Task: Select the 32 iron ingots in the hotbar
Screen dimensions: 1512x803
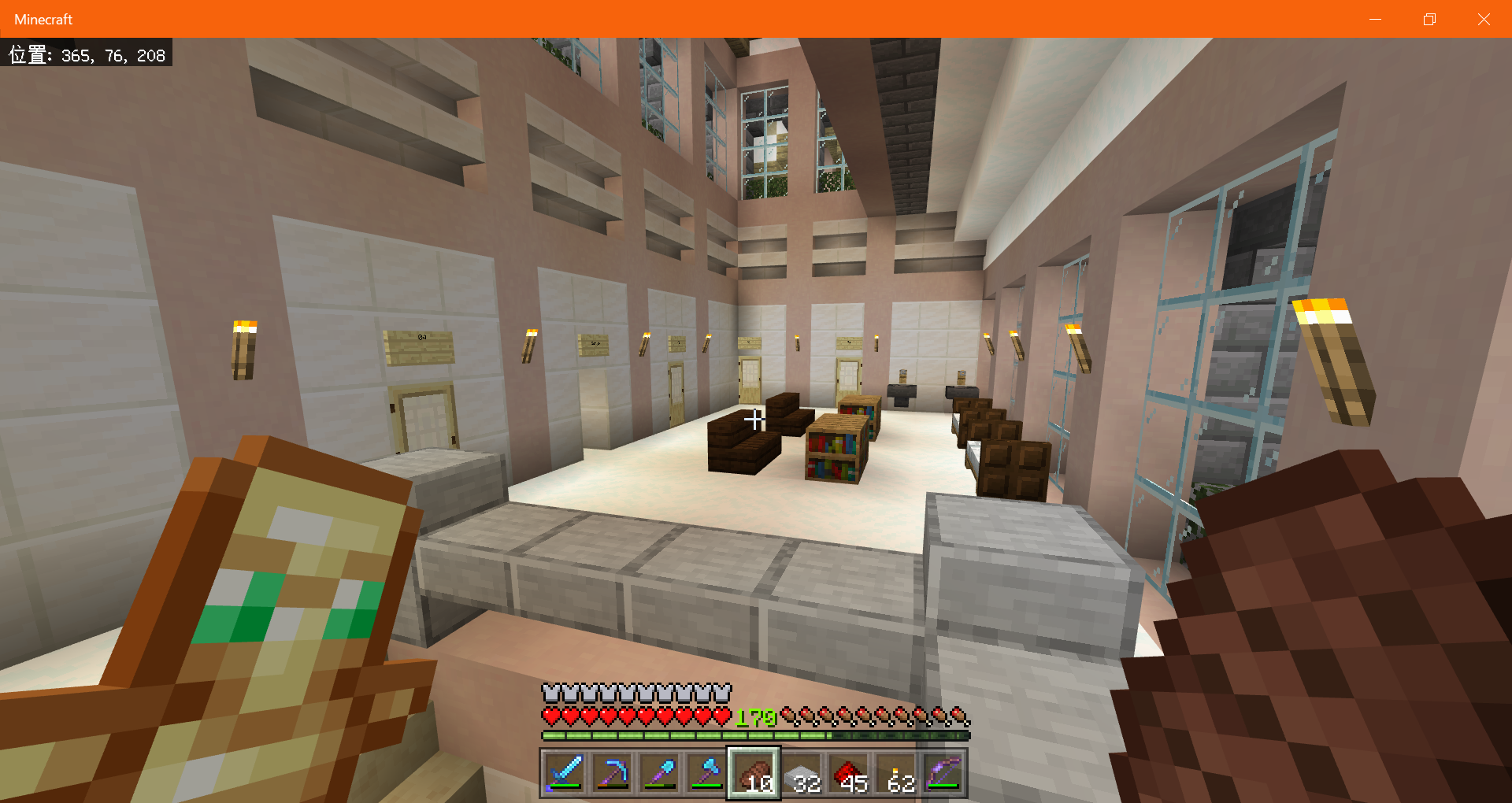Action: coord(802,772)
